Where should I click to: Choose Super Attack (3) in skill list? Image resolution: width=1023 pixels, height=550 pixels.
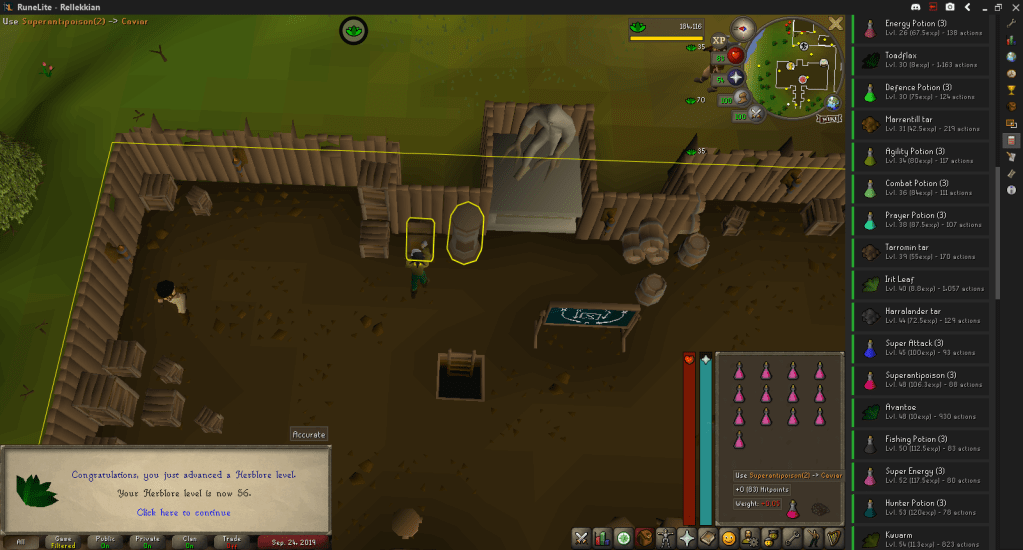(922, 347)
